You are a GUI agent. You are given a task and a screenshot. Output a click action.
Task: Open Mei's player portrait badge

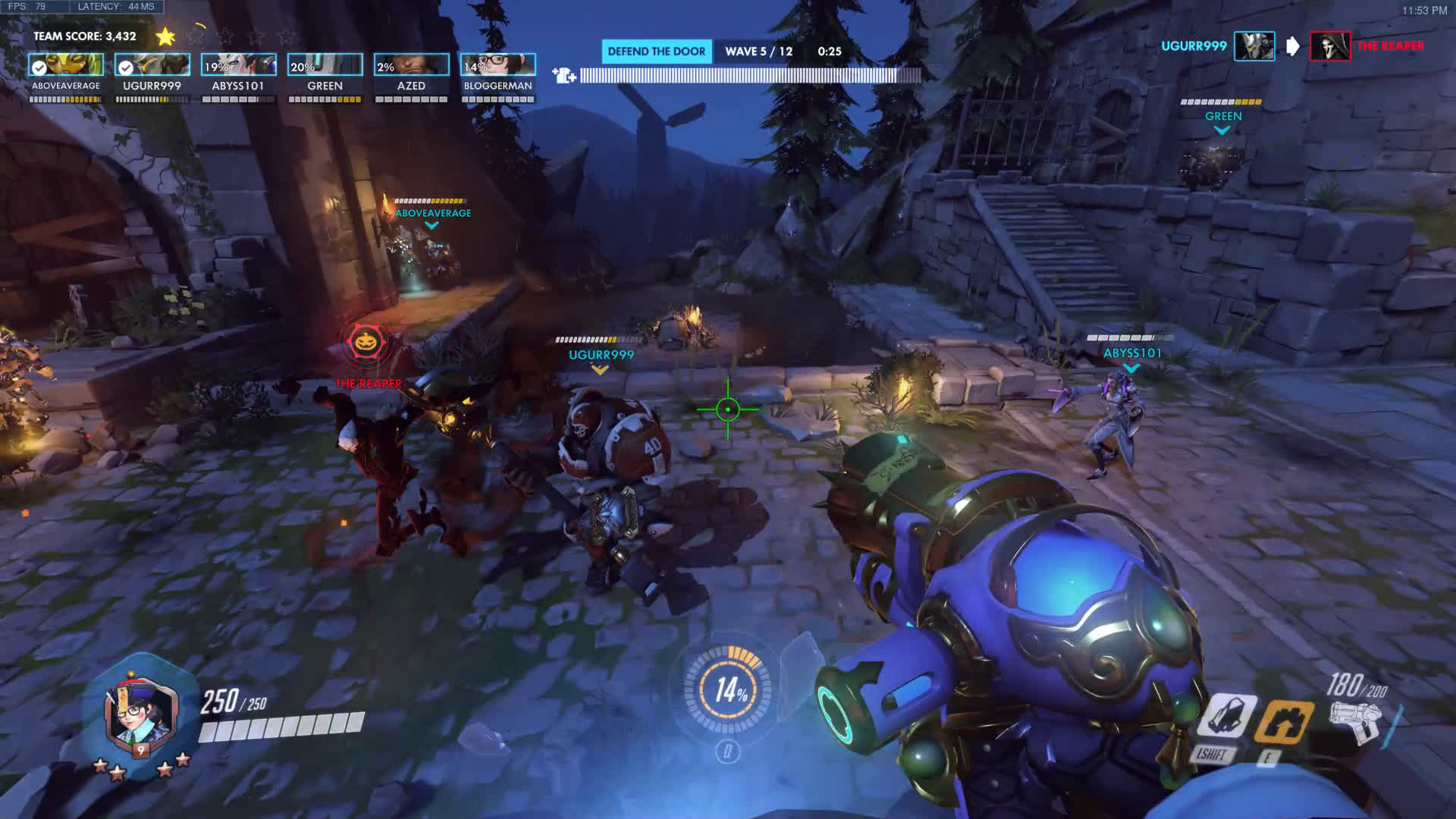140,714
